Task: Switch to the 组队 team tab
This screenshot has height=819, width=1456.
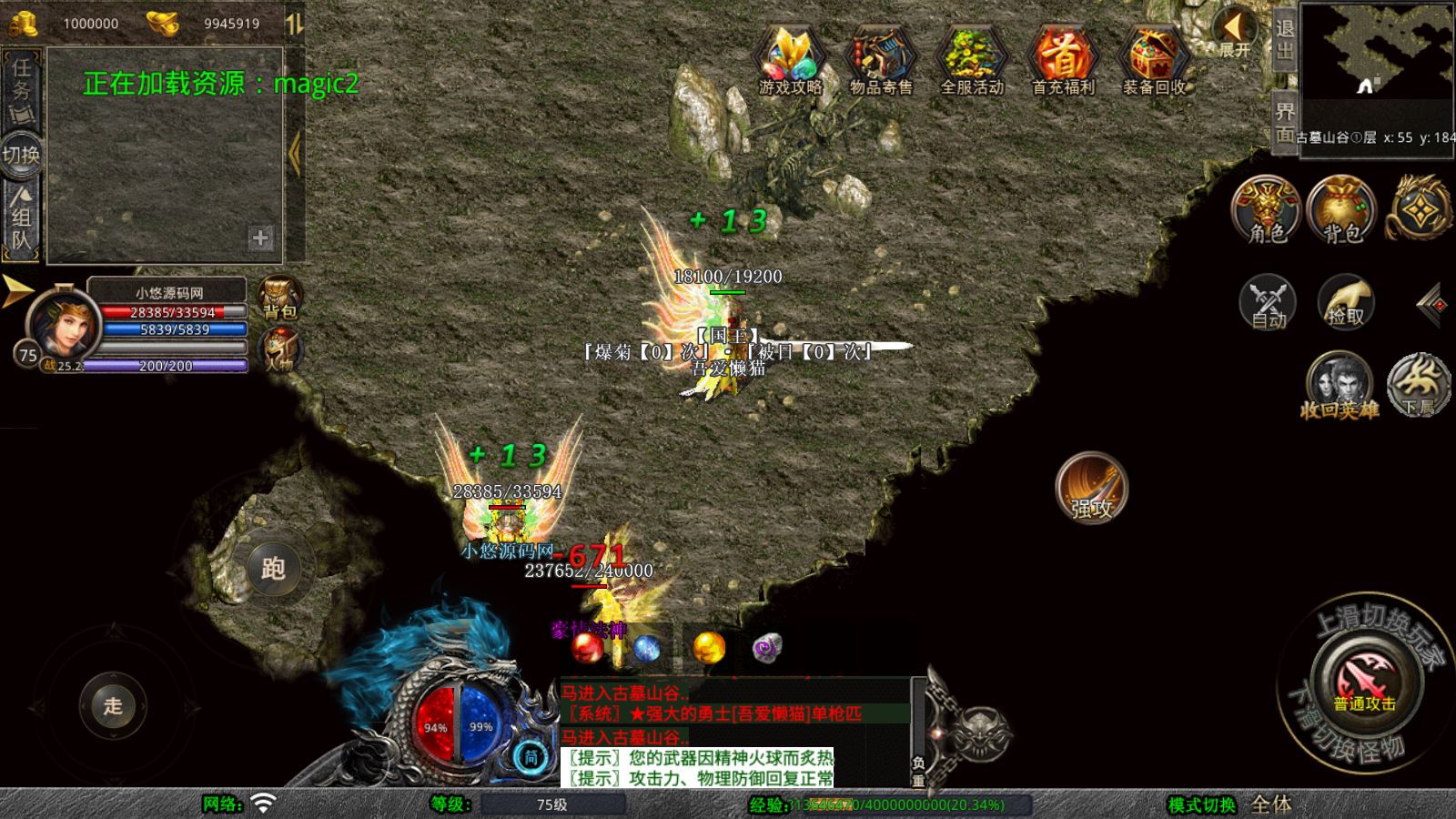Action: pyautogui.click(x=21, y=218)
